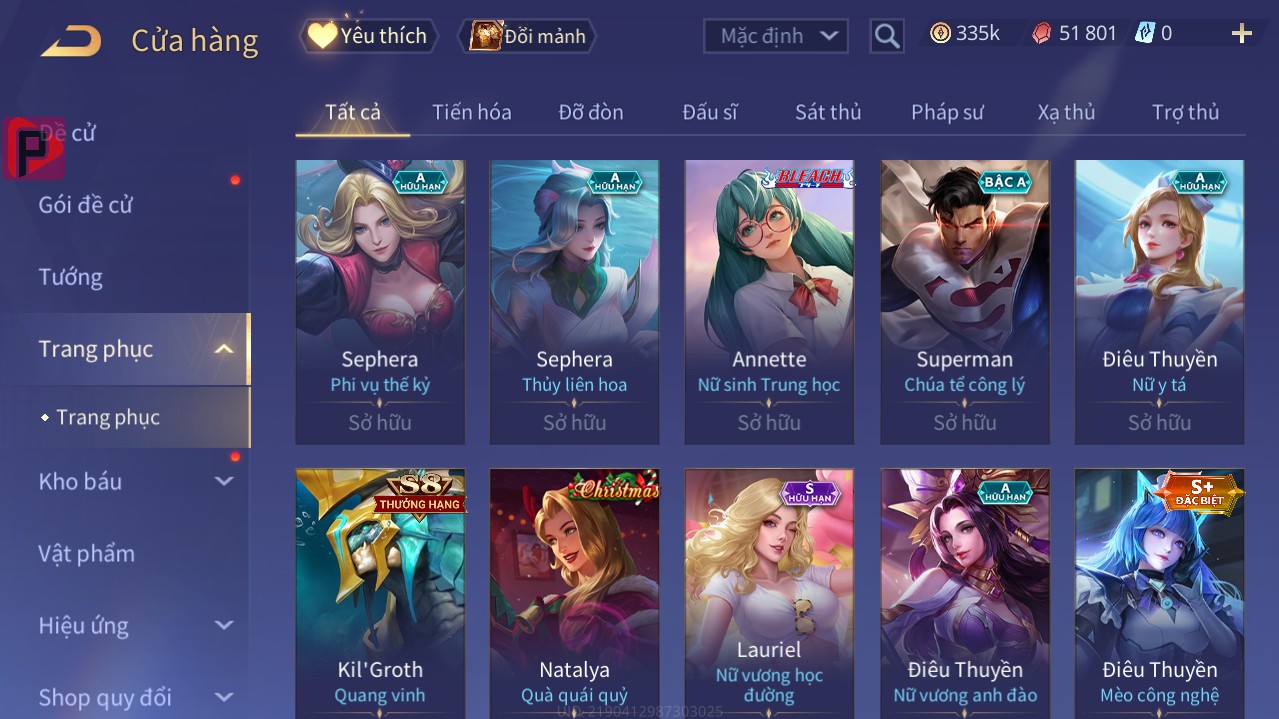Open the Vật phẩm shop section

86,553
